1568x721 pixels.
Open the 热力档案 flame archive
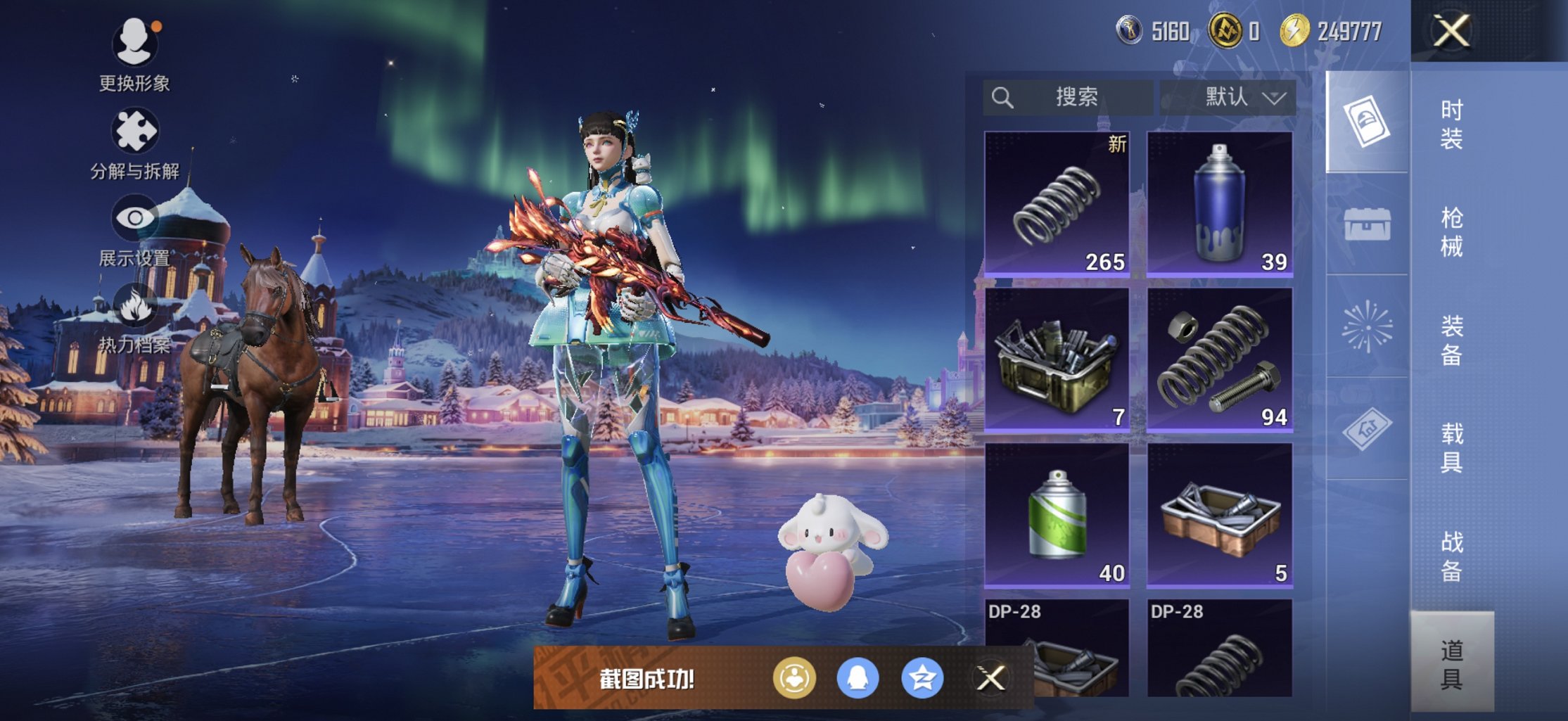pos(134,318)
